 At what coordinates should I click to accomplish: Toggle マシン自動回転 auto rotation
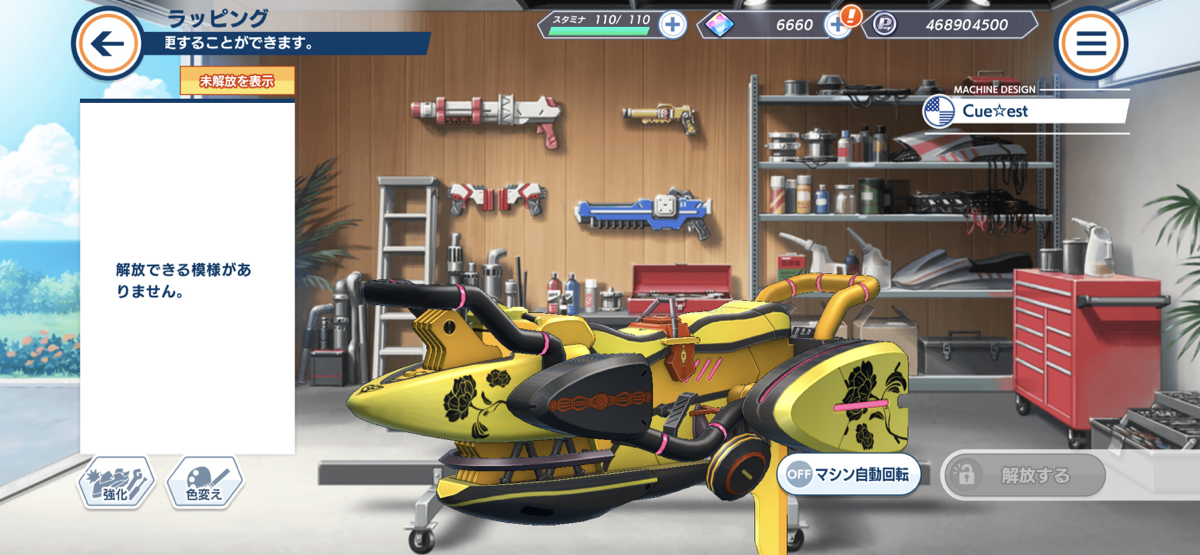(x=849, y=474)
